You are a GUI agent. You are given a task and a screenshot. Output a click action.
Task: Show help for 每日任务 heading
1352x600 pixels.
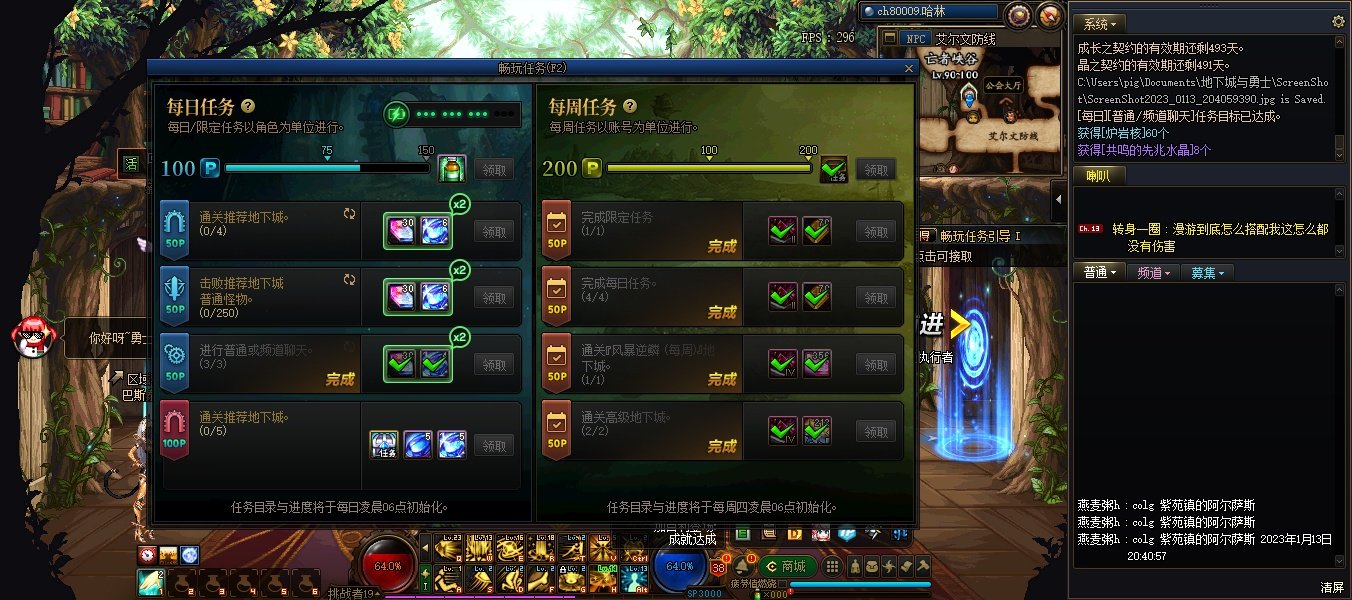click(247, 106)
